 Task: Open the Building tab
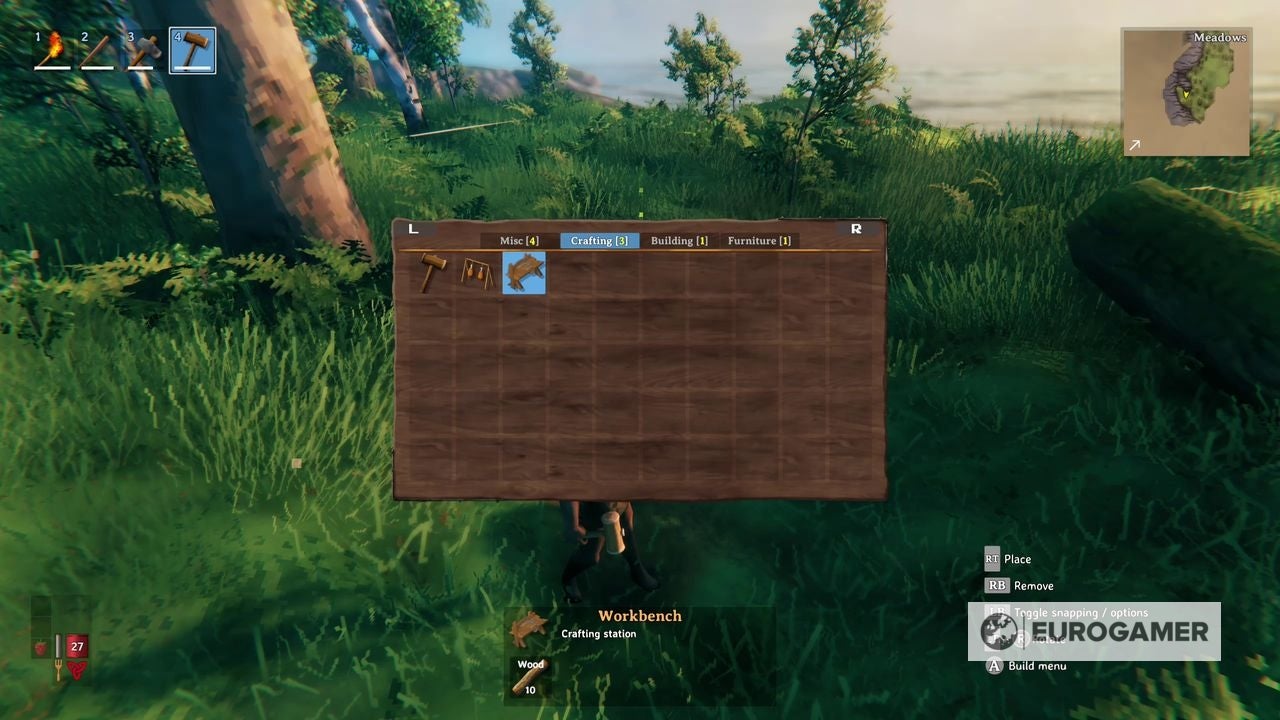point(679,240)
